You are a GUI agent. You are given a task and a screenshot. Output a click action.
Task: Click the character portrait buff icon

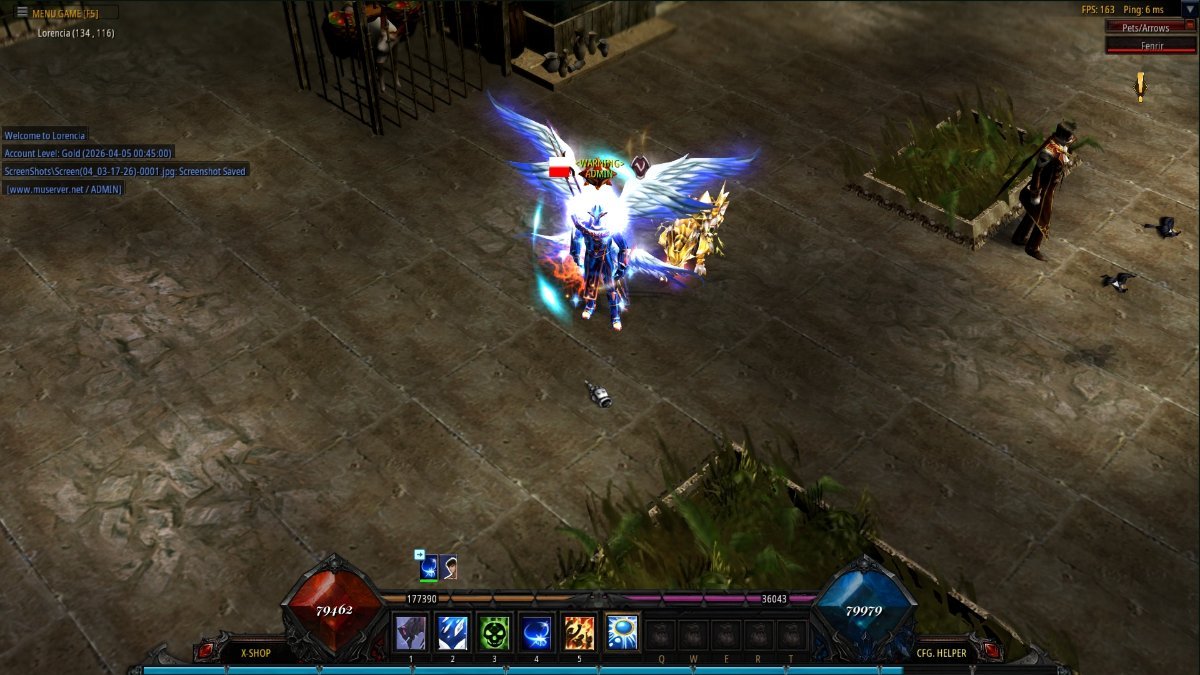coord(450,567)
